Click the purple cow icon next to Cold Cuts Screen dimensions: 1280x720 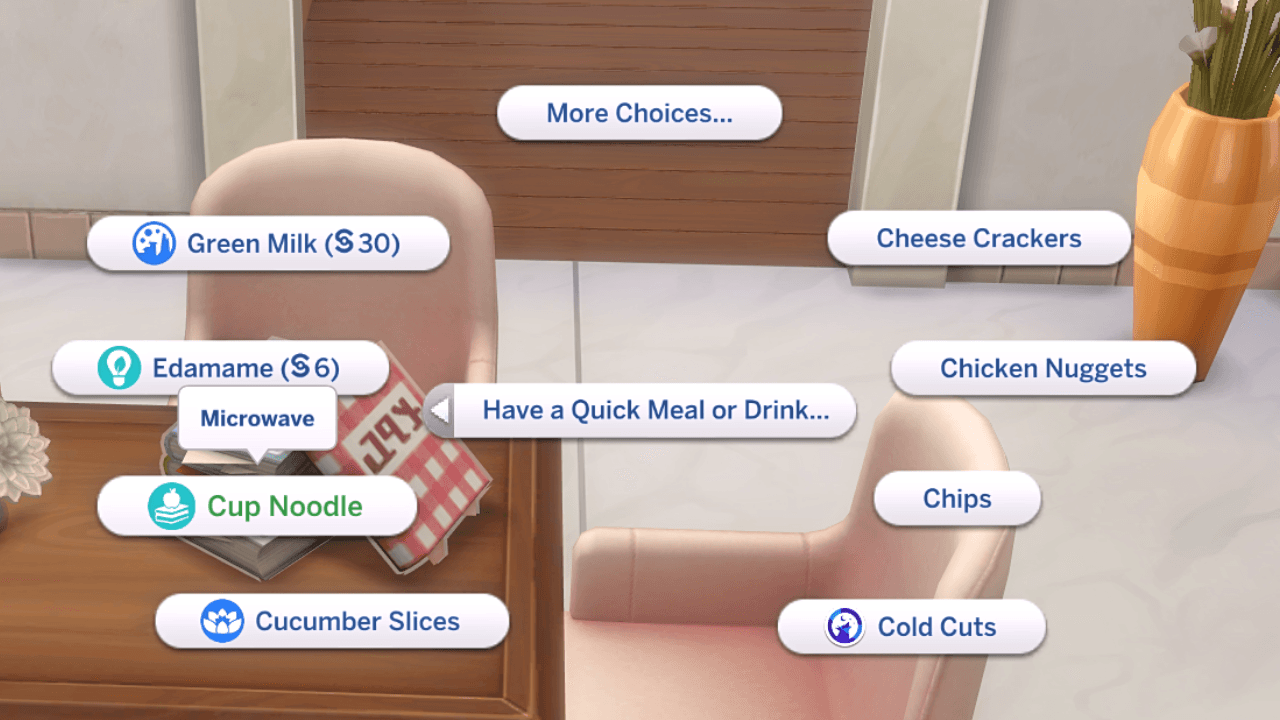[845, 627]
